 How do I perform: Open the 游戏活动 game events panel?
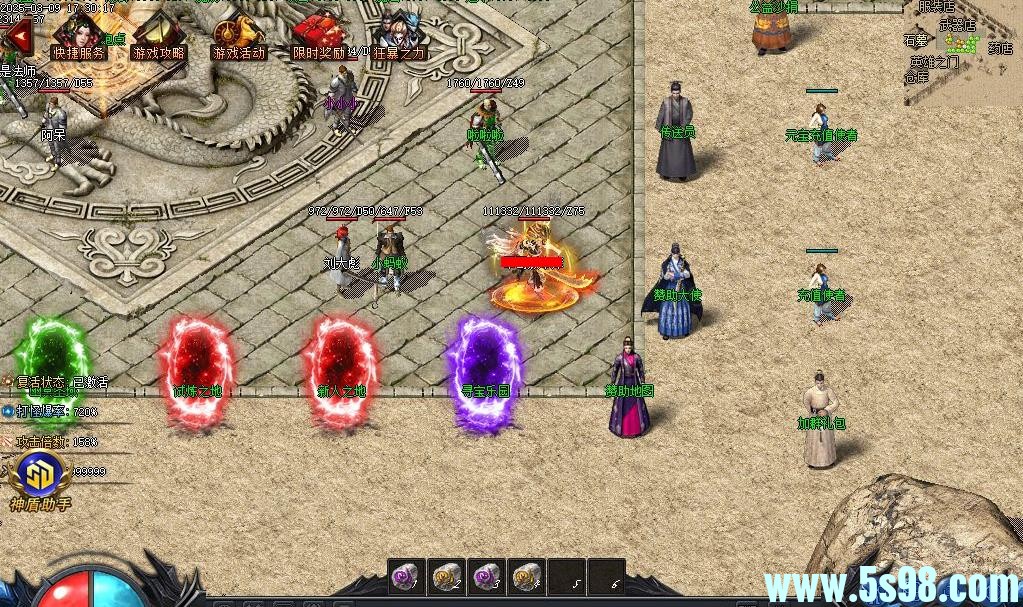(239, 38)
